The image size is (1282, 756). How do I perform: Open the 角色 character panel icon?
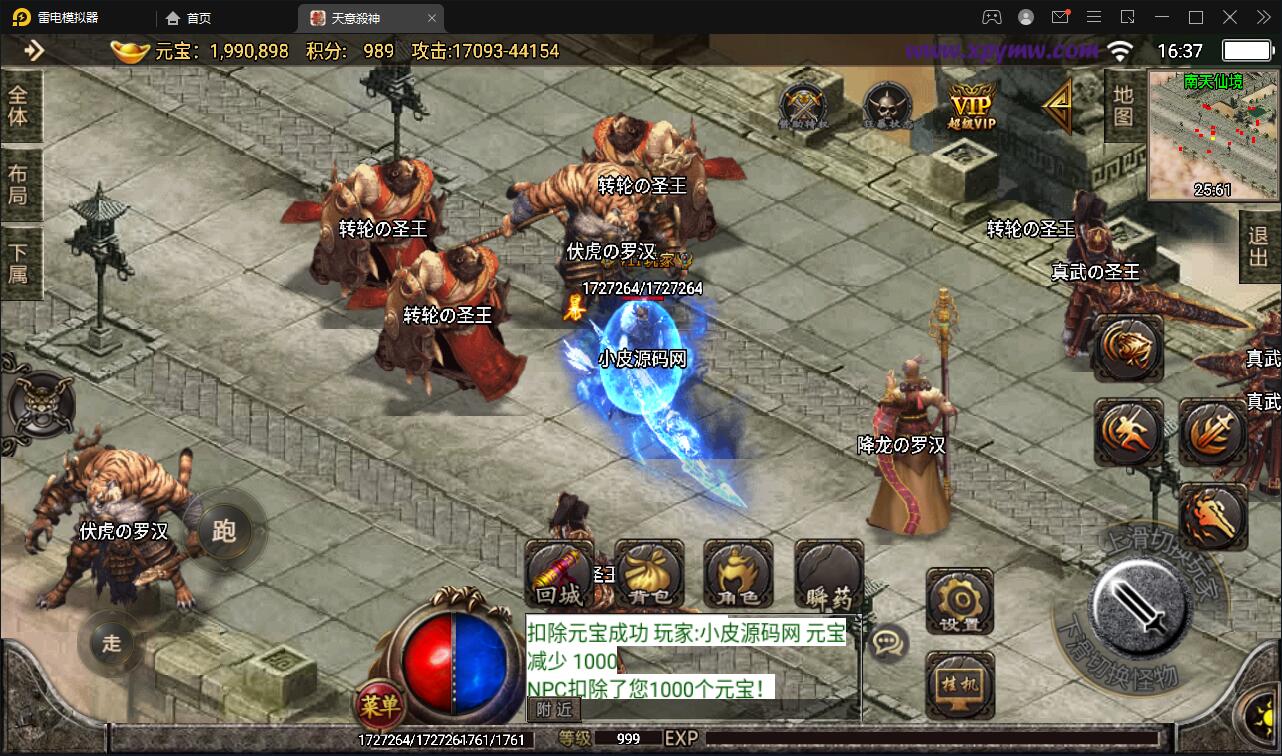[x=737, y=575]
